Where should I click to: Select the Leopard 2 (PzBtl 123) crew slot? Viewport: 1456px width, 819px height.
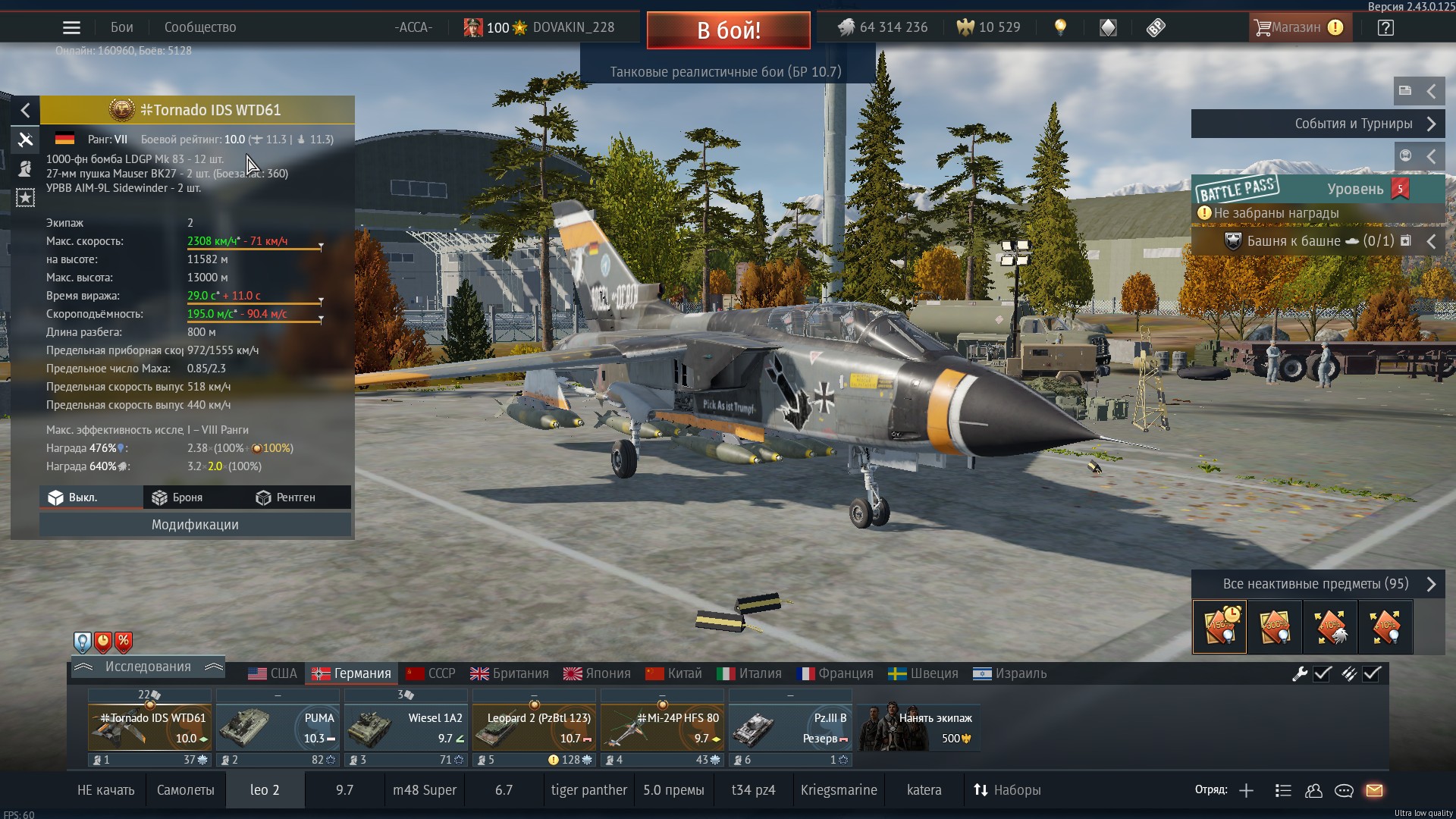534,727
